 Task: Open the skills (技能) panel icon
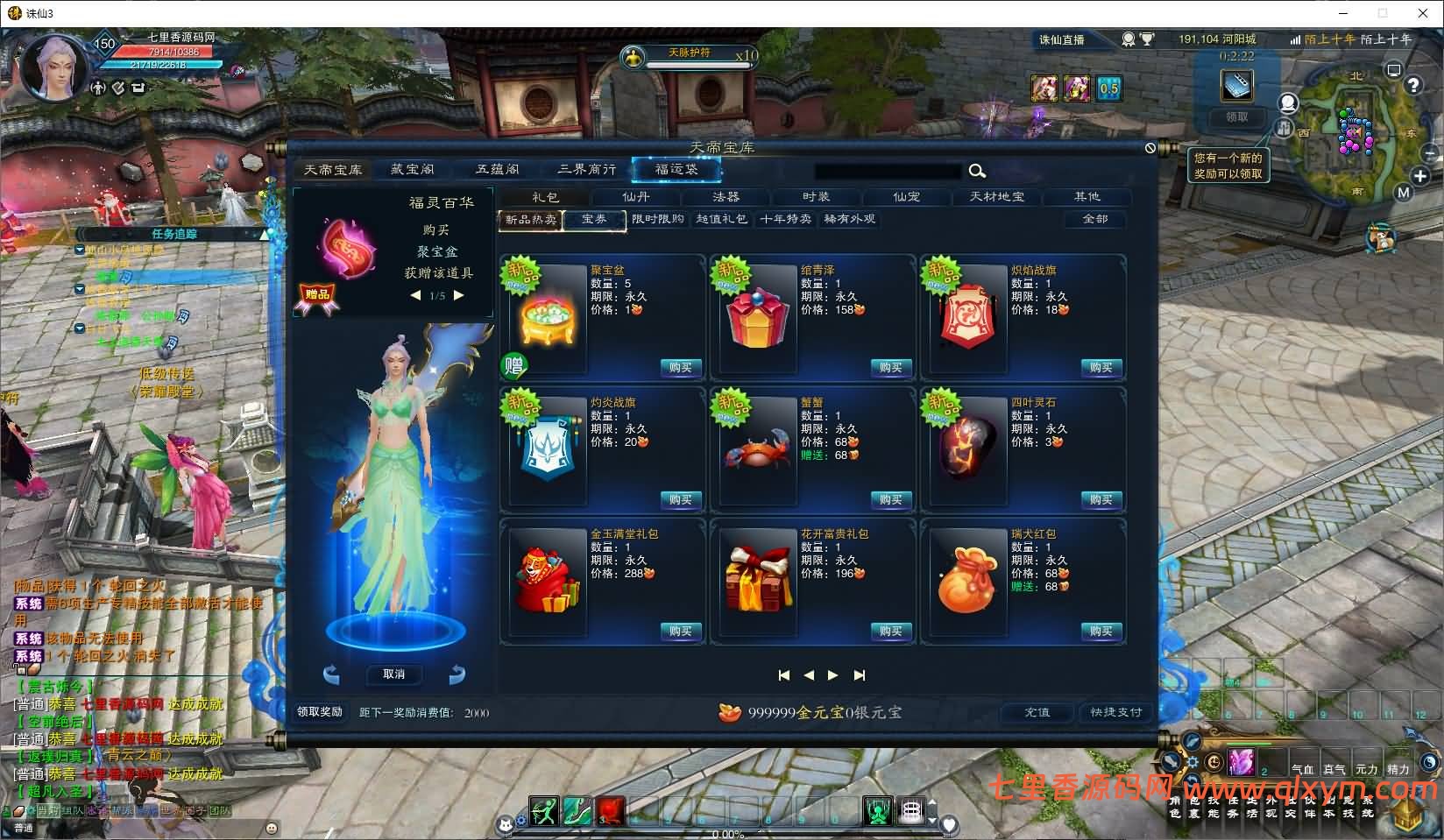(1212, 808)
